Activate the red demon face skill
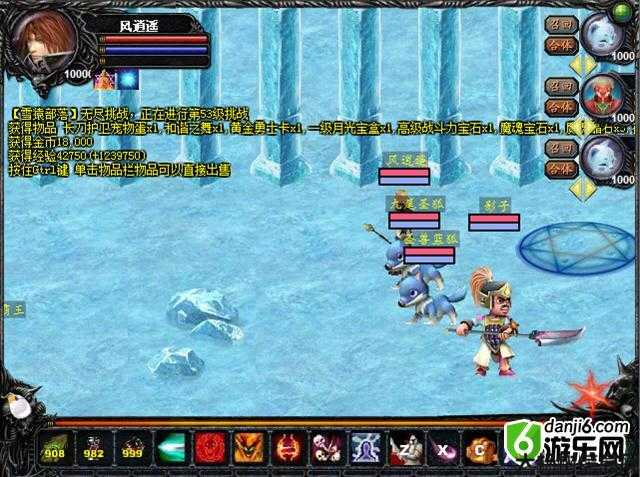640x477 pixels. click(x=208, y=448)
